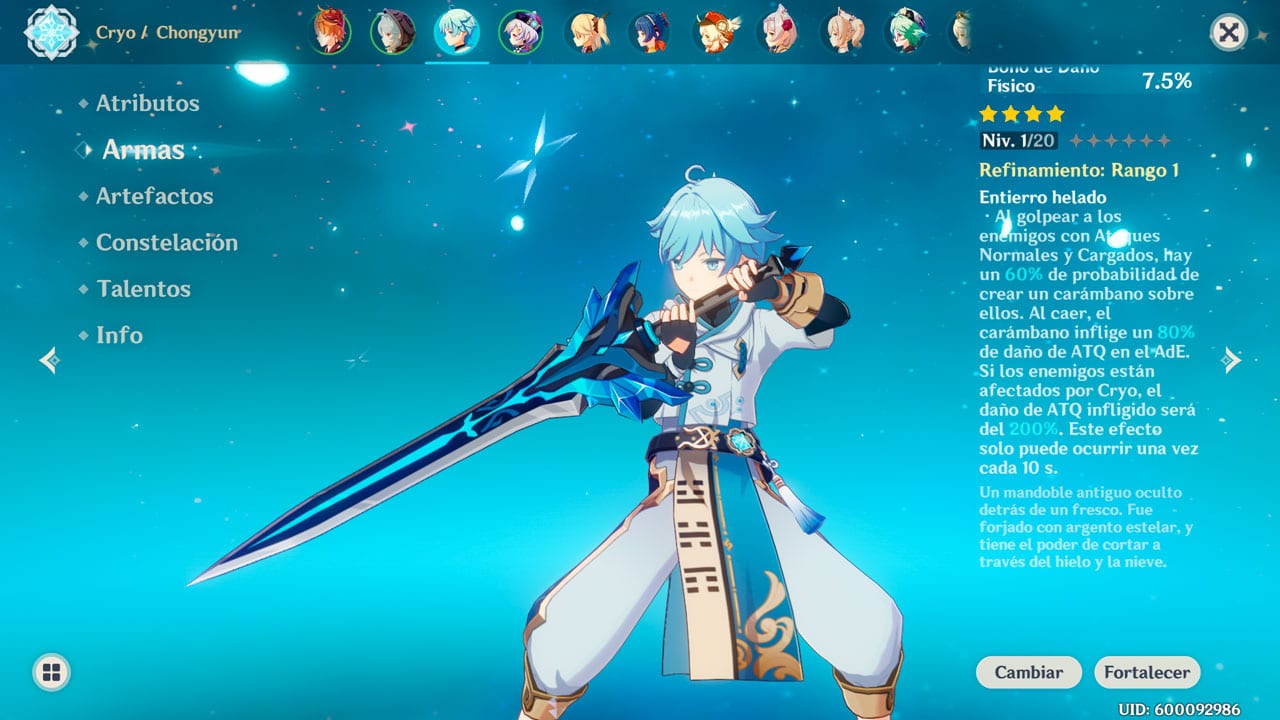Viewport: 1280px width, 720px height.
Task: Close the character screen with the X
Action: pos(1229,33)
